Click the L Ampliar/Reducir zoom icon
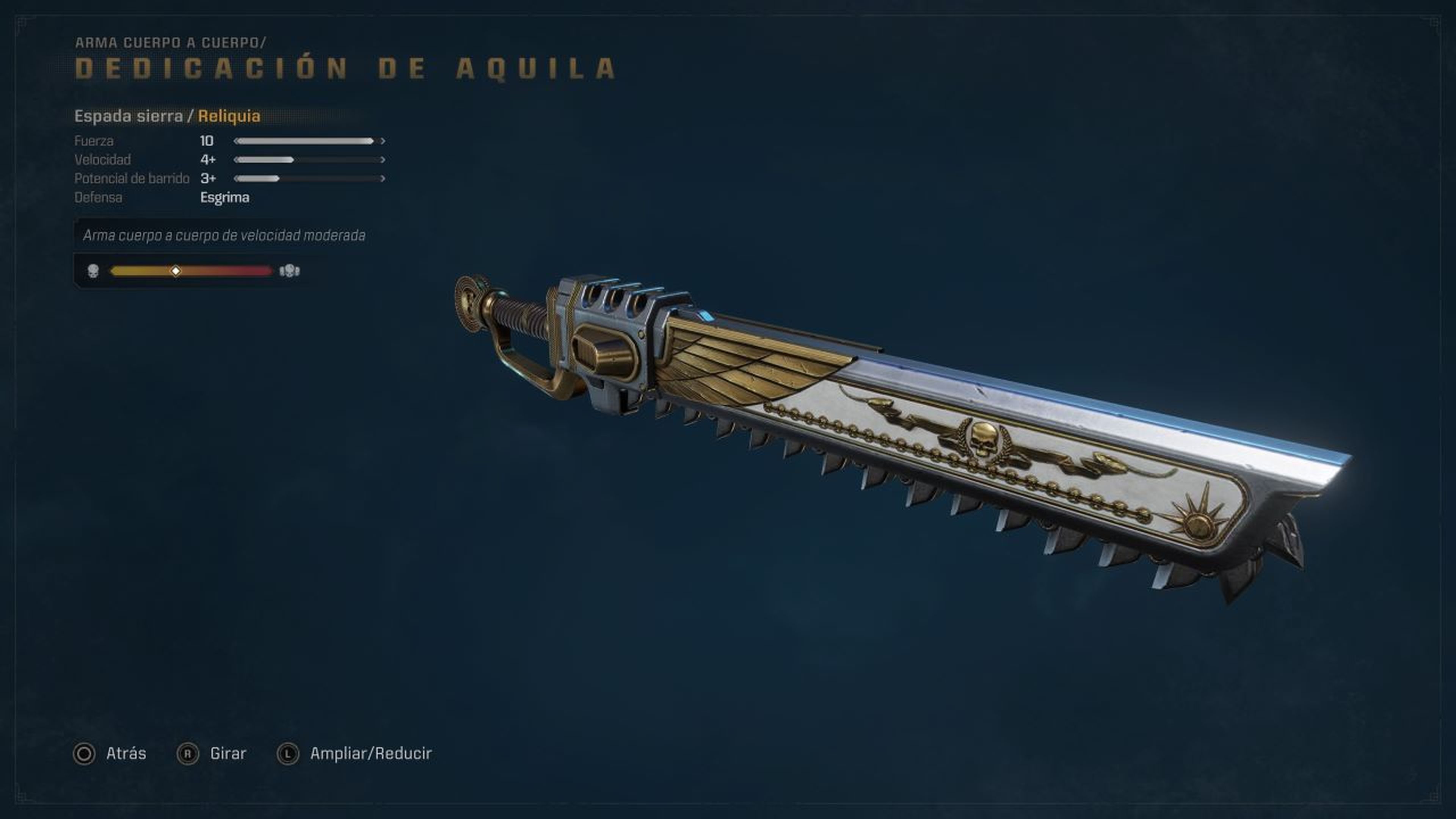Viewport: 1456px width, 819px height. (287, 753)
